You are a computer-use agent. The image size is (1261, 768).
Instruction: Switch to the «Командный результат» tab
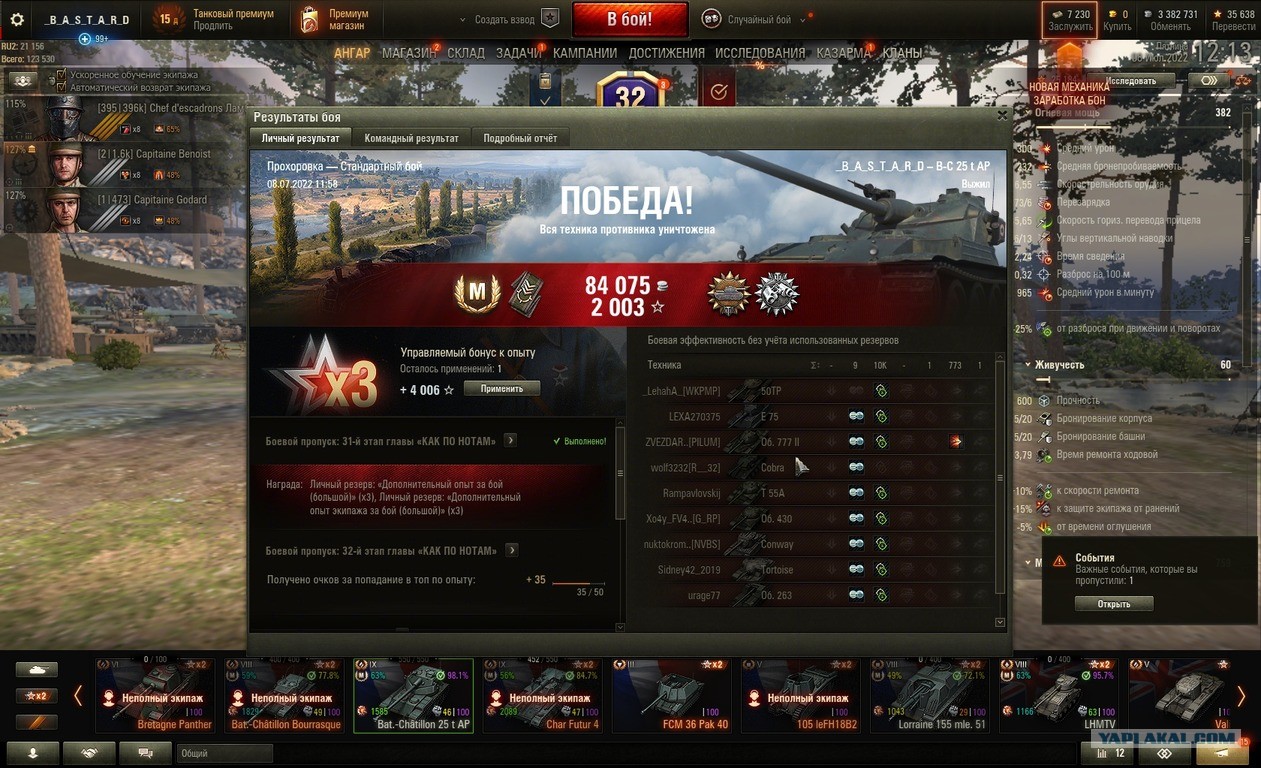411,138
